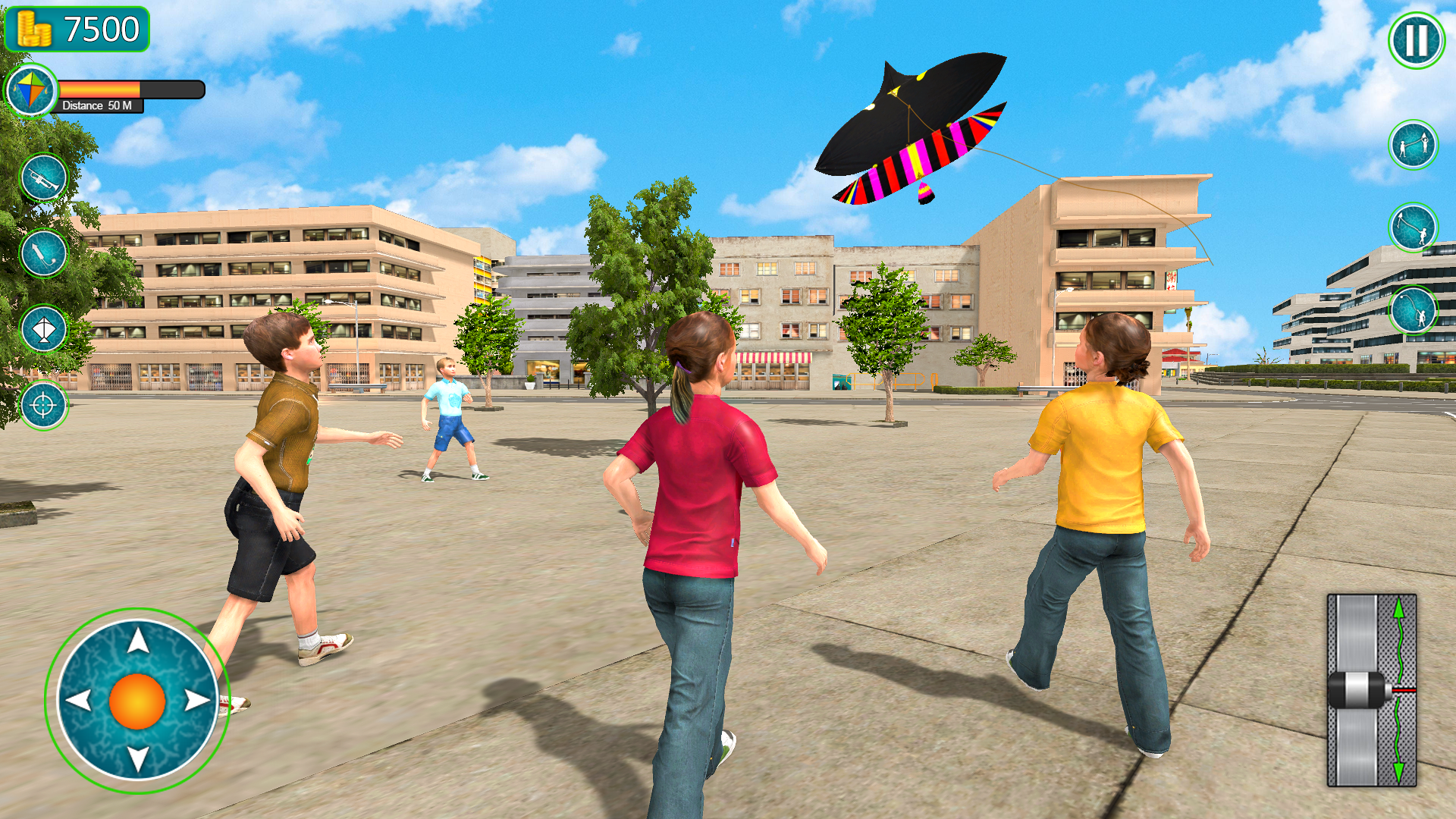Select the trumpet power-up icon
This screenshot has height=819, width=1456.
[x=43, y=176]
